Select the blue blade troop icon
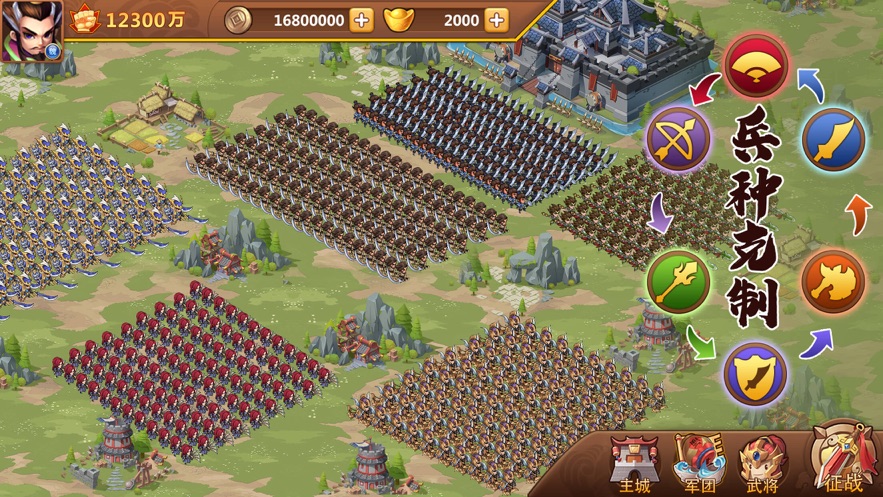Viewport: 883px width, 497px height. tap(833, 141)
